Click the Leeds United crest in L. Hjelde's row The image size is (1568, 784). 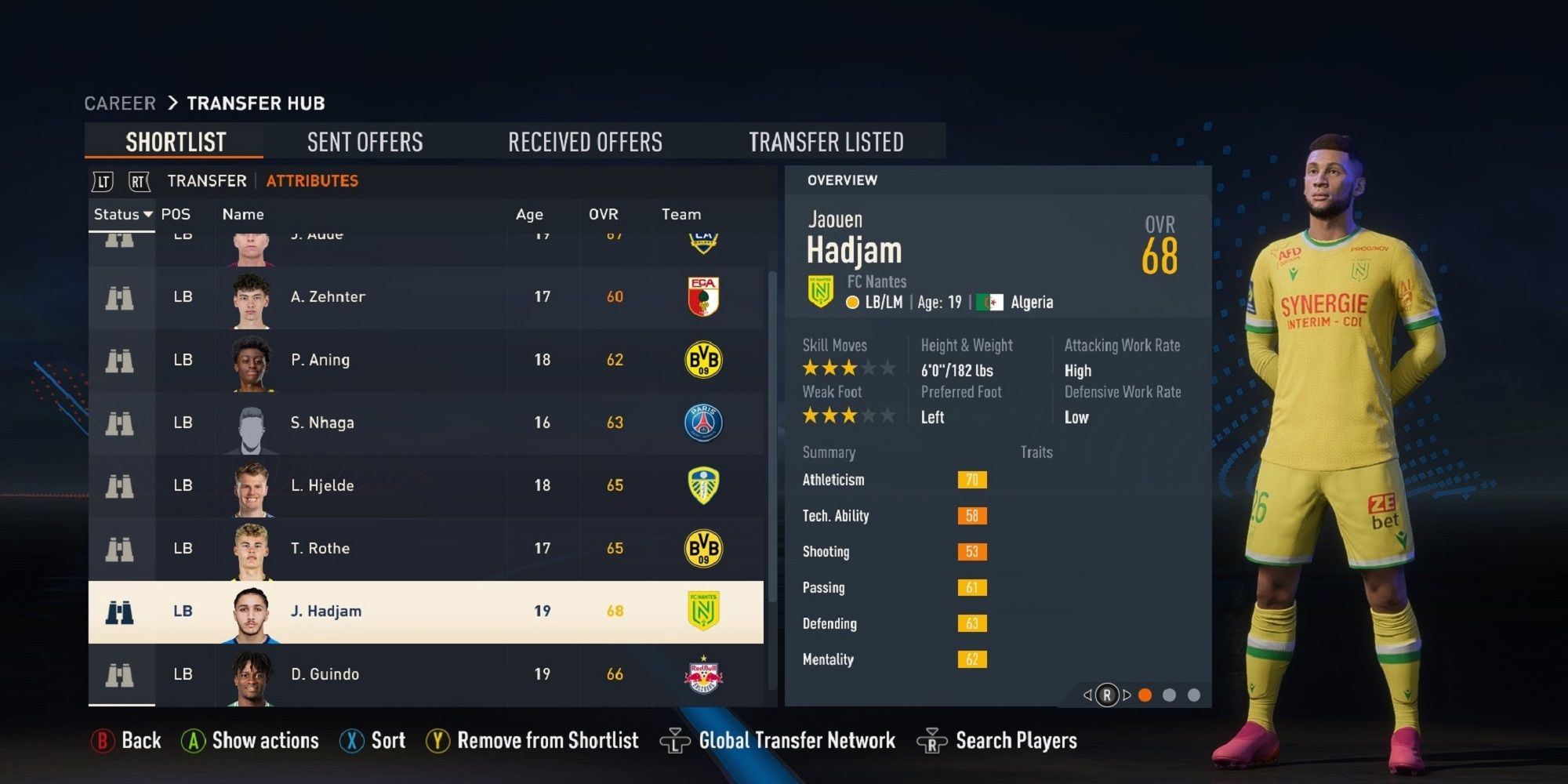(x=703, y=485)
